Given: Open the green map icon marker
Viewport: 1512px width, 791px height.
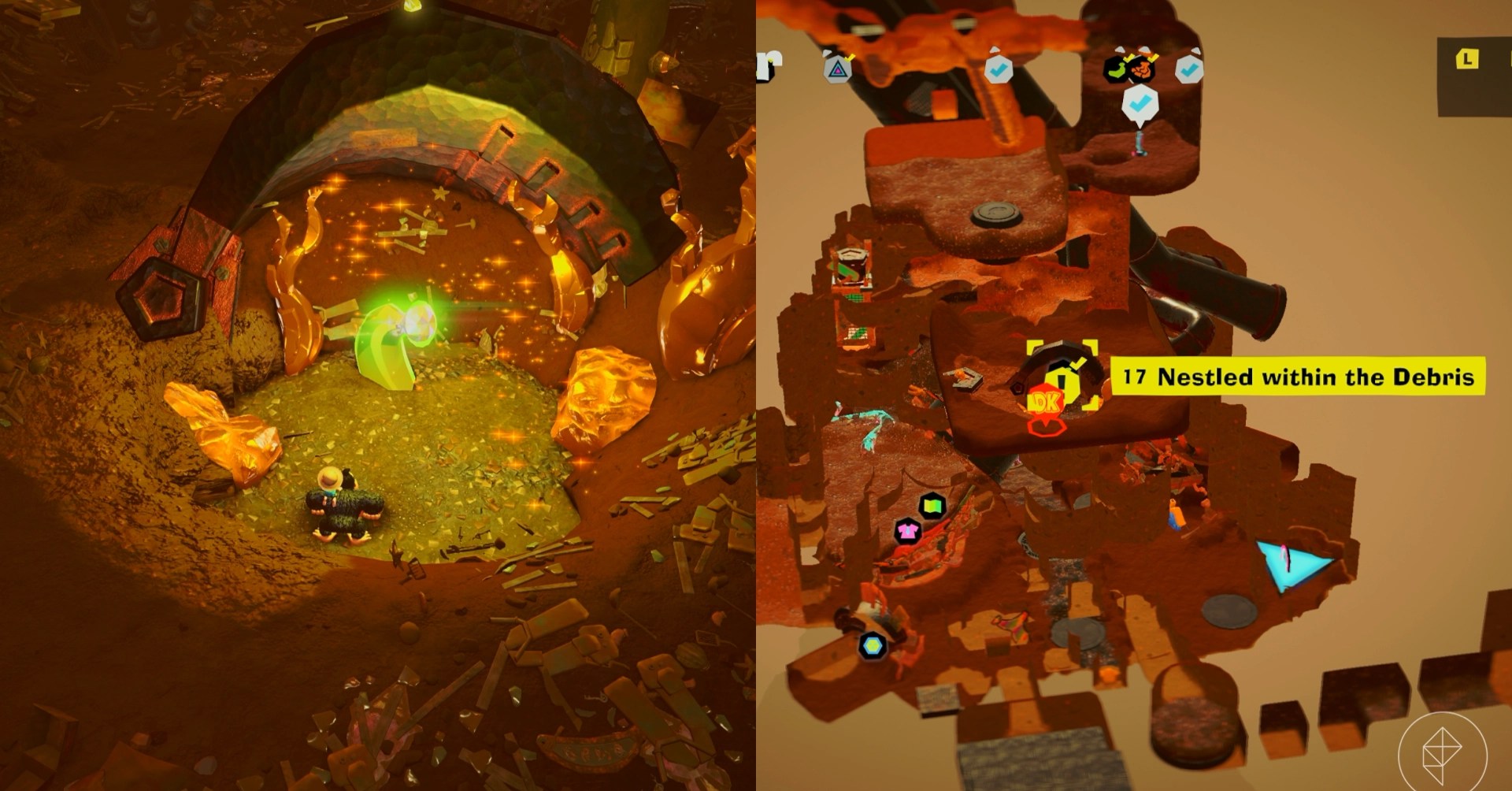Looking at the screenshot, I should click(x=932, y=504).
